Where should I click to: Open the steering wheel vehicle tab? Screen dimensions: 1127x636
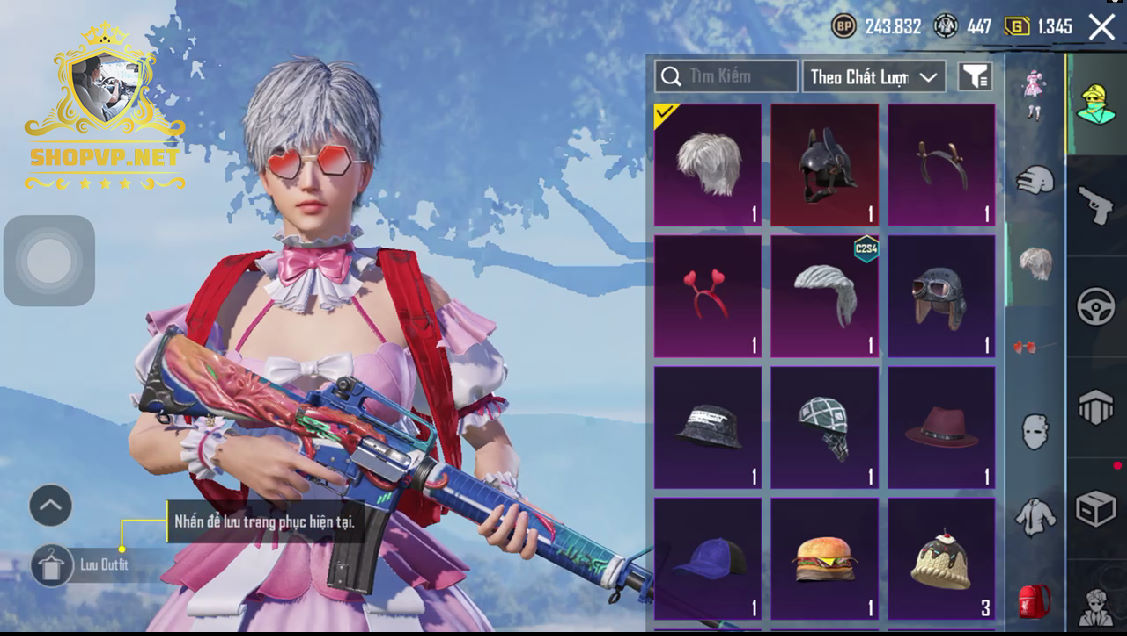tap(1096, 307)
